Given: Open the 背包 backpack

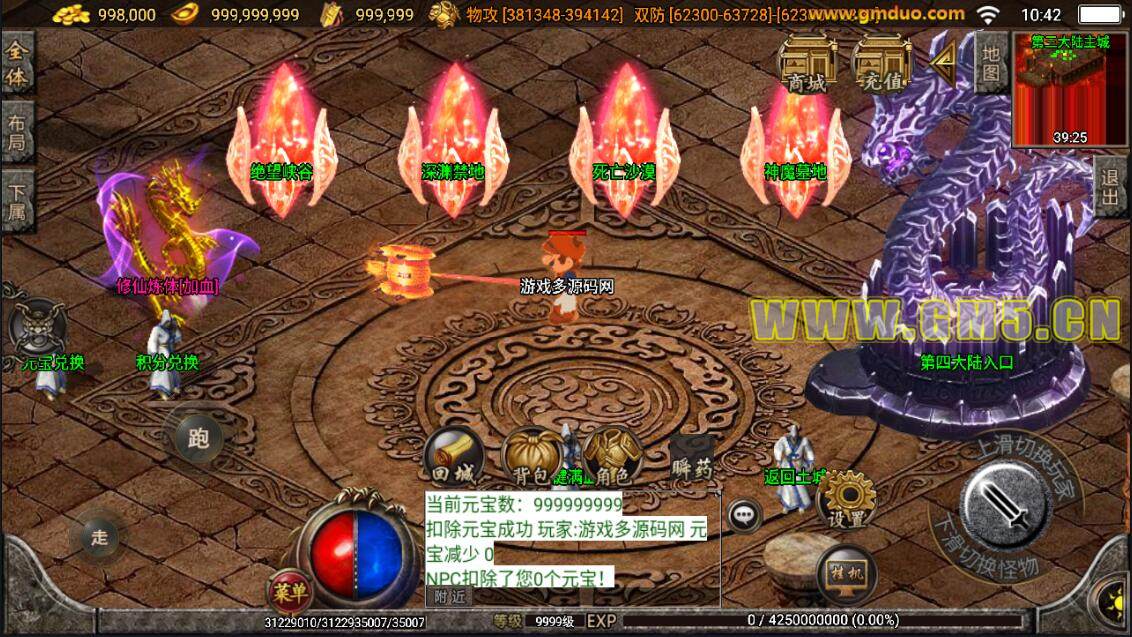Looking at the screenshot, I should pyautogui.click(x=531, y=458).
